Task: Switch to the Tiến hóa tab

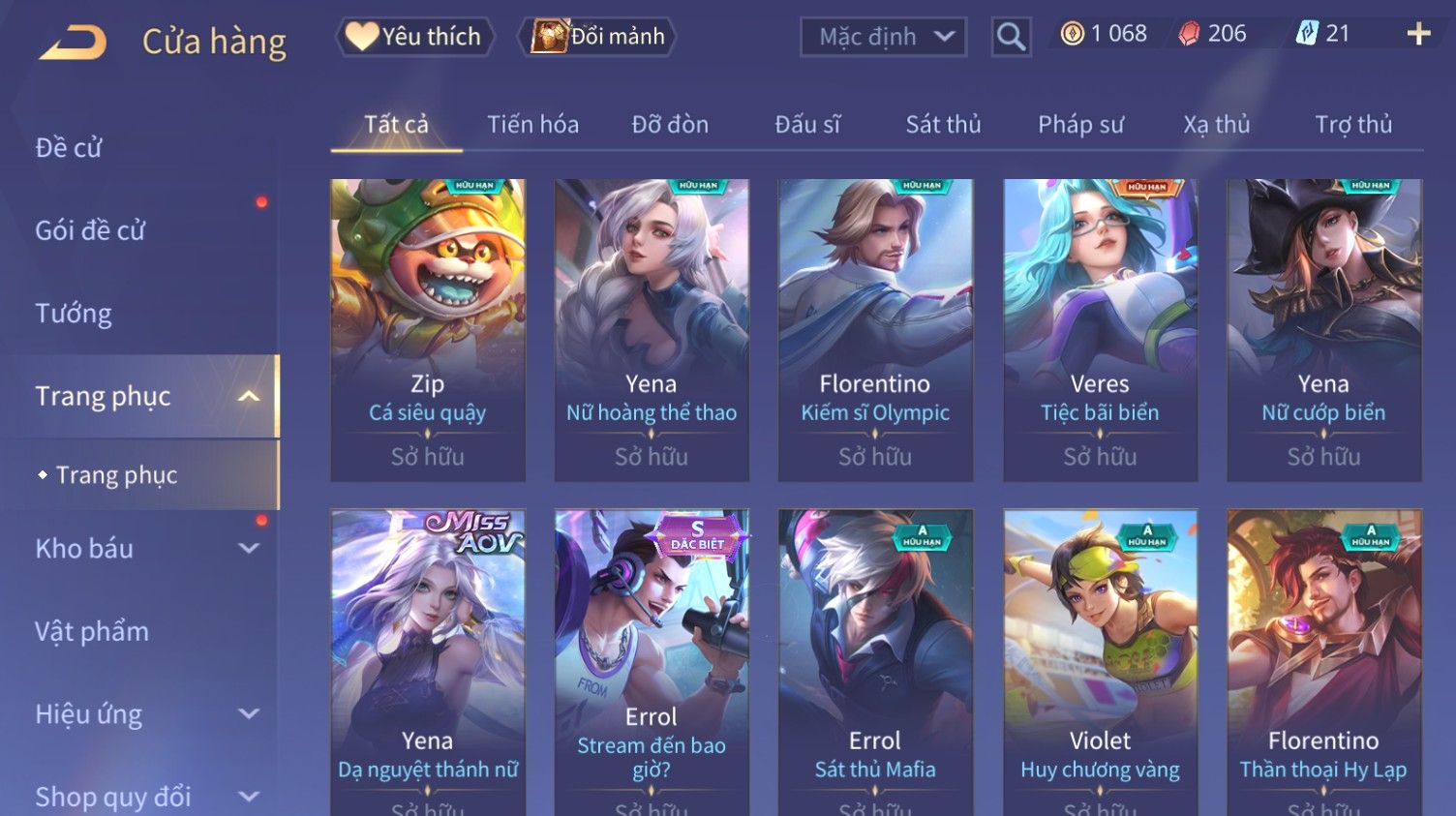Action: (x=532, y=125)
